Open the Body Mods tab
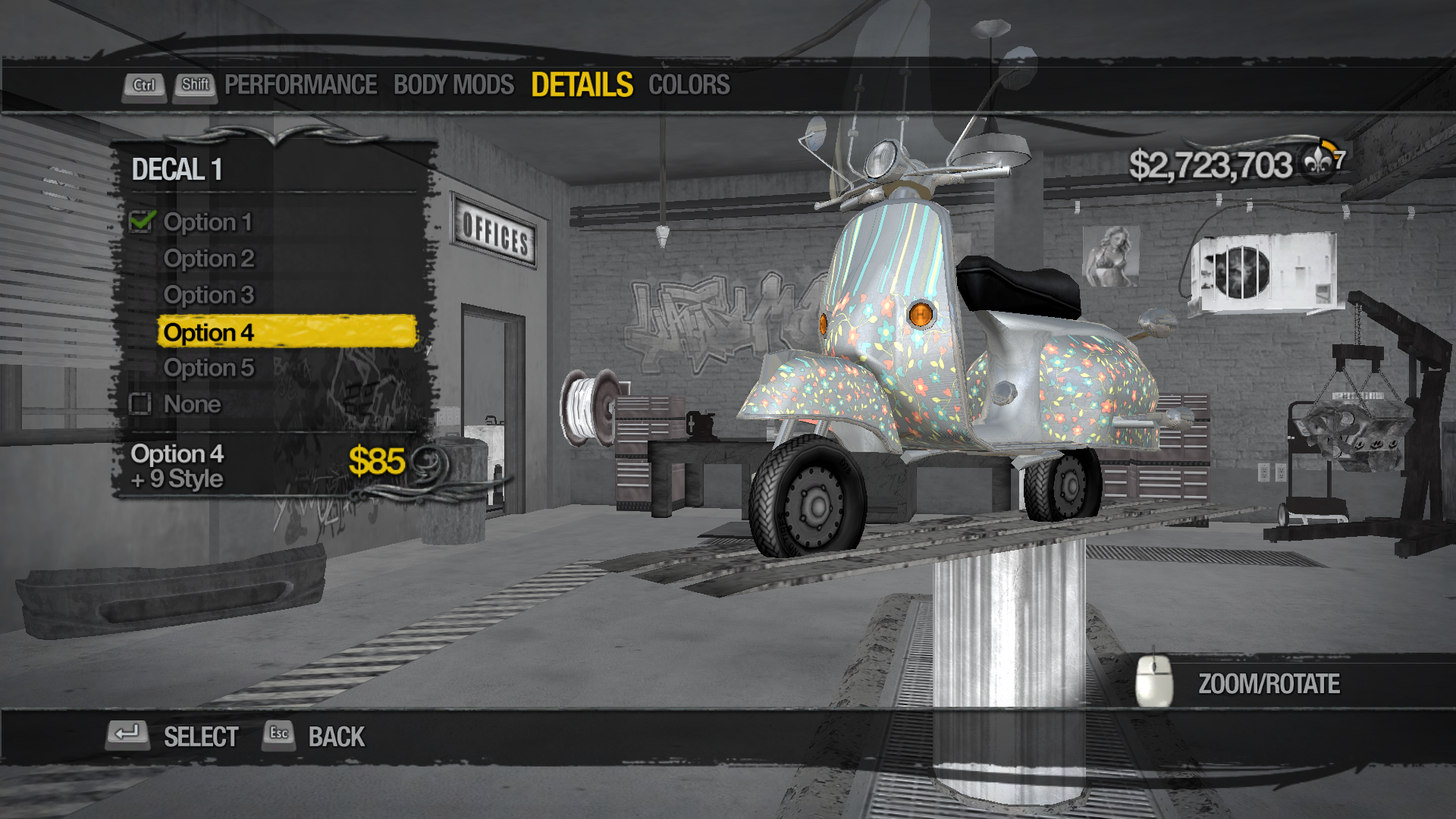The image size is (1456, 819). click(453, 85)
